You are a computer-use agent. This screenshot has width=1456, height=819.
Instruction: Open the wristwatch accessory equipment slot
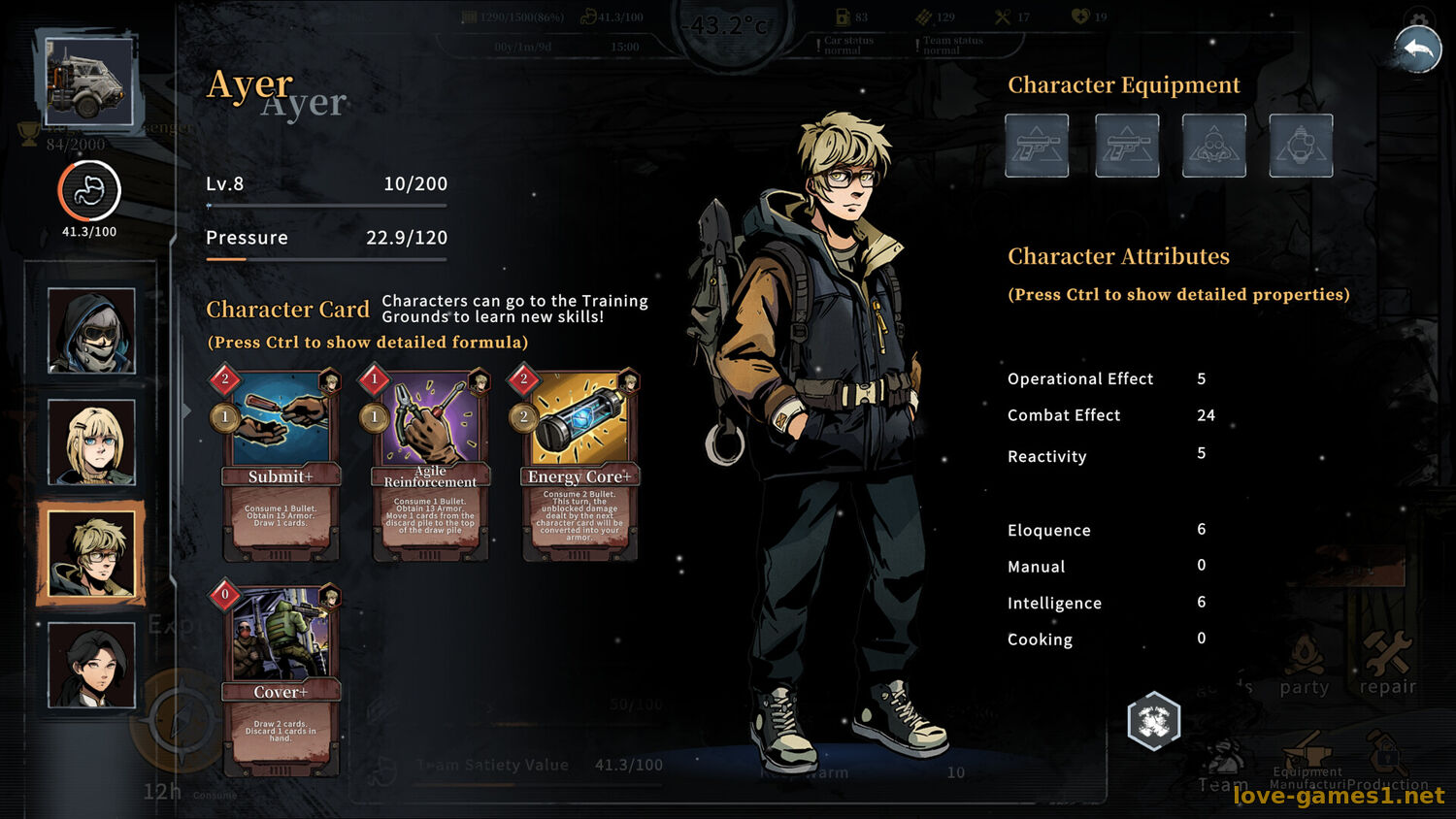pyautogui.click(x=1301, y=146)
